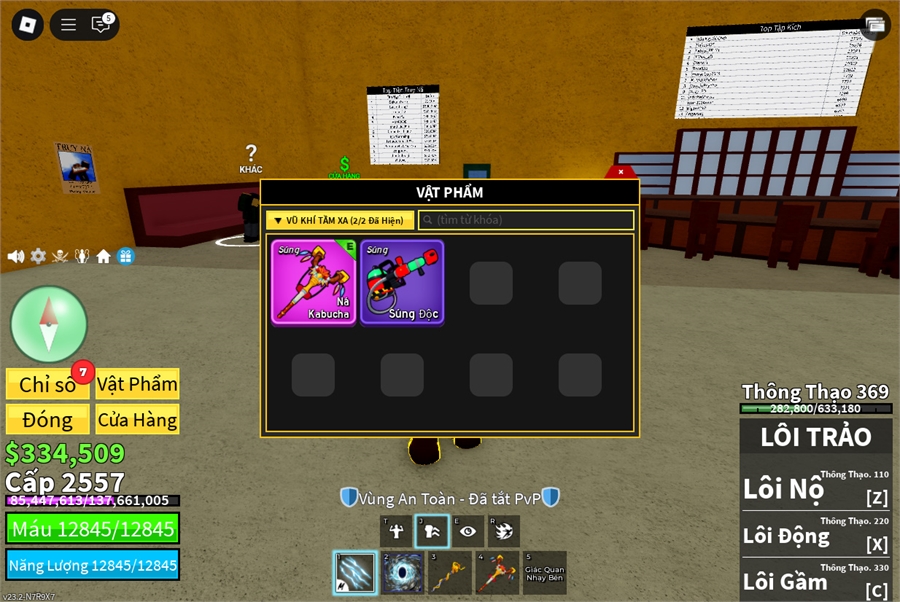The width and height of the screenshot is (900, 602).
Task: Open the gear settings icon
Action: 38,256
